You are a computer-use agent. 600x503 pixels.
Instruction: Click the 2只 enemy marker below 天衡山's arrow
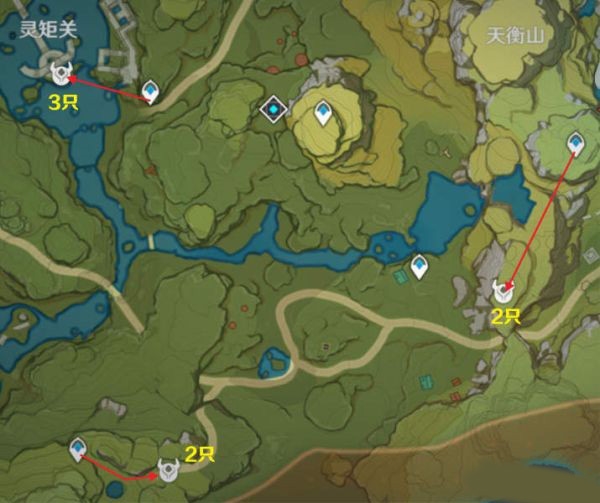tap(504, 291)
